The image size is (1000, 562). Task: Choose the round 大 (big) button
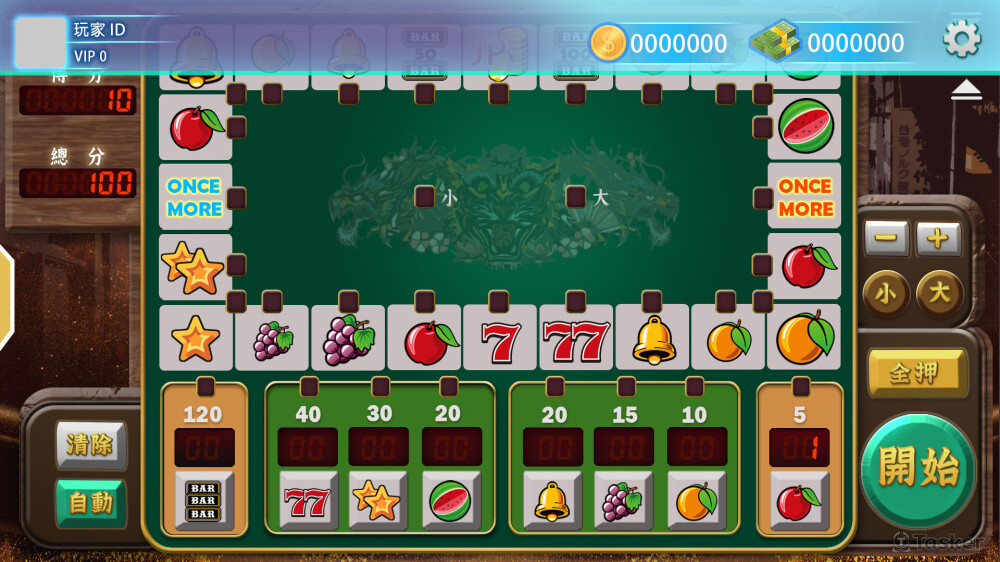point(940,294)
